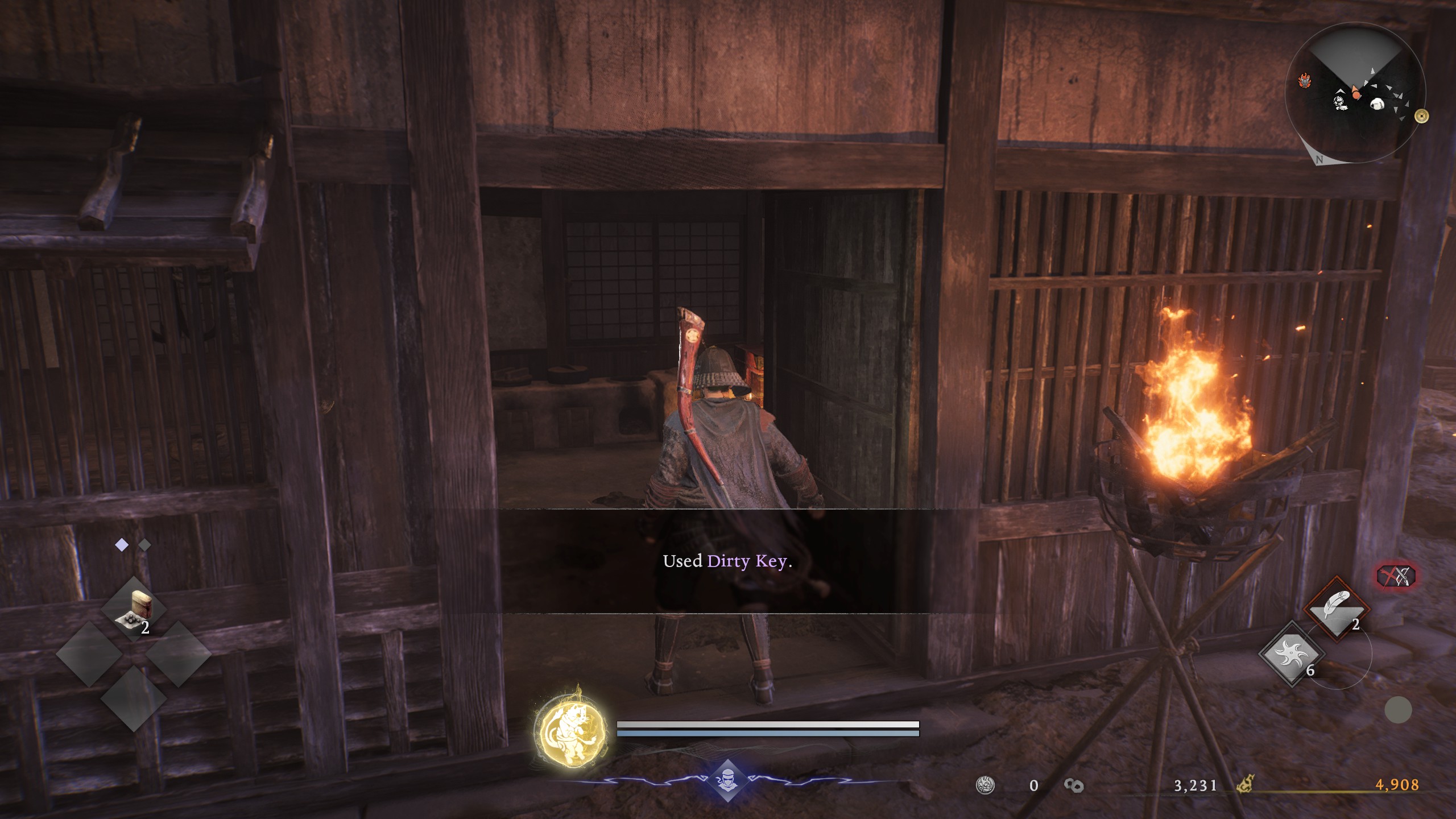Click the compass N marker on the minimap

1320,160
